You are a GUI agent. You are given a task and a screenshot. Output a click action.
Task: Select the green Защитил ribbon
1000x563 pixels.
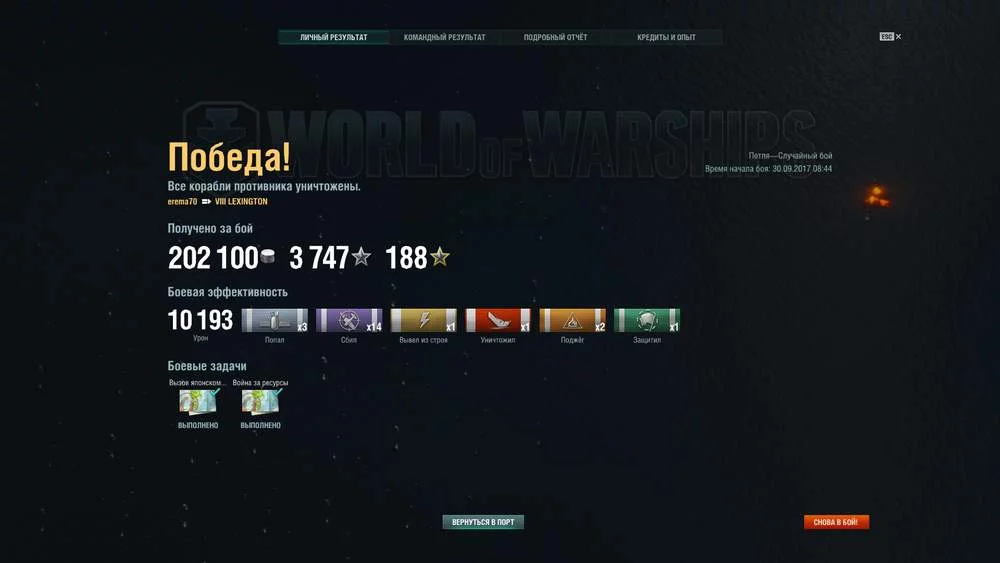647,320
